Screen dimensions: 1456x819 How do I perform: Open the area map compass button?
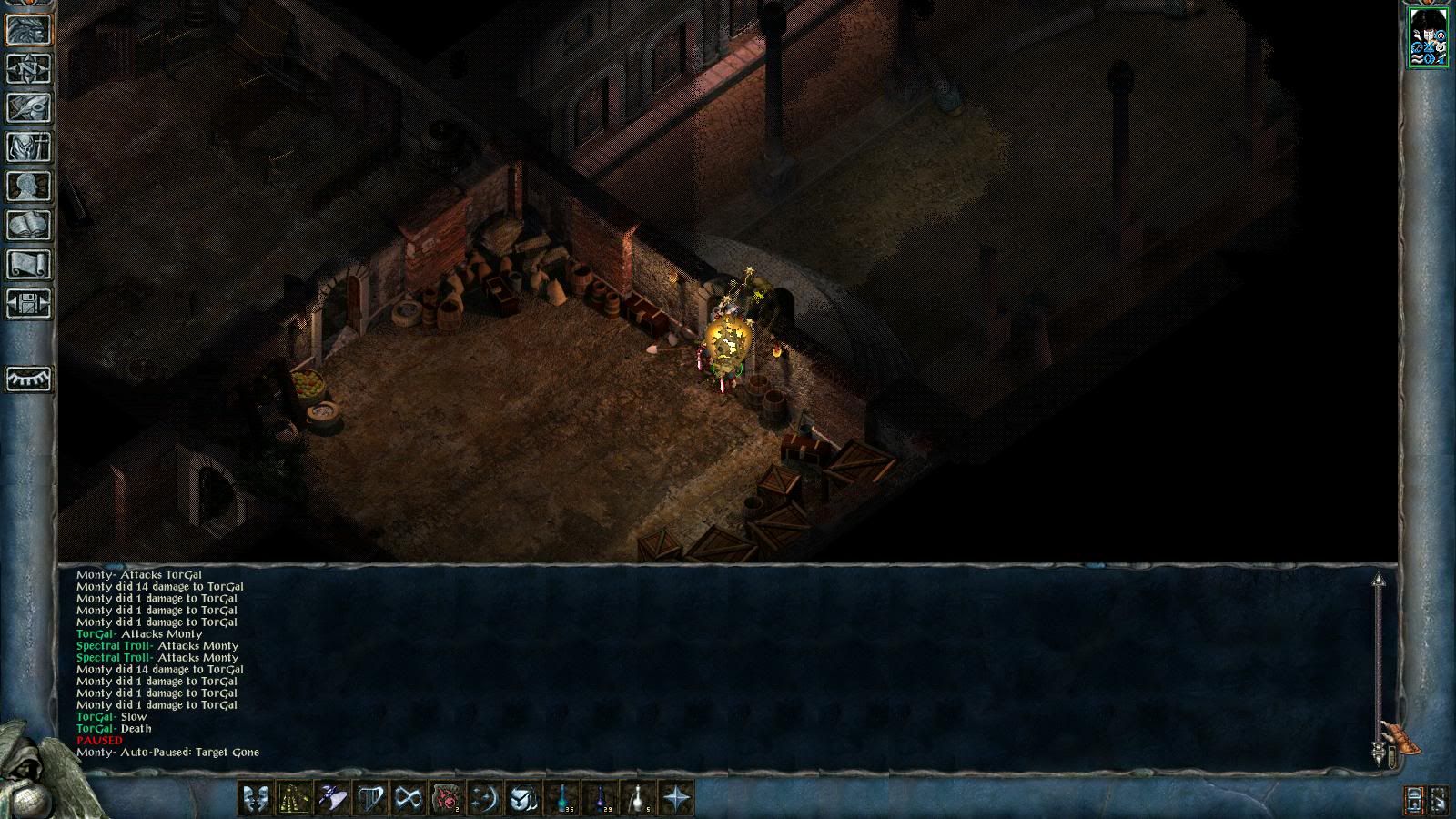[x=29, y=69]
